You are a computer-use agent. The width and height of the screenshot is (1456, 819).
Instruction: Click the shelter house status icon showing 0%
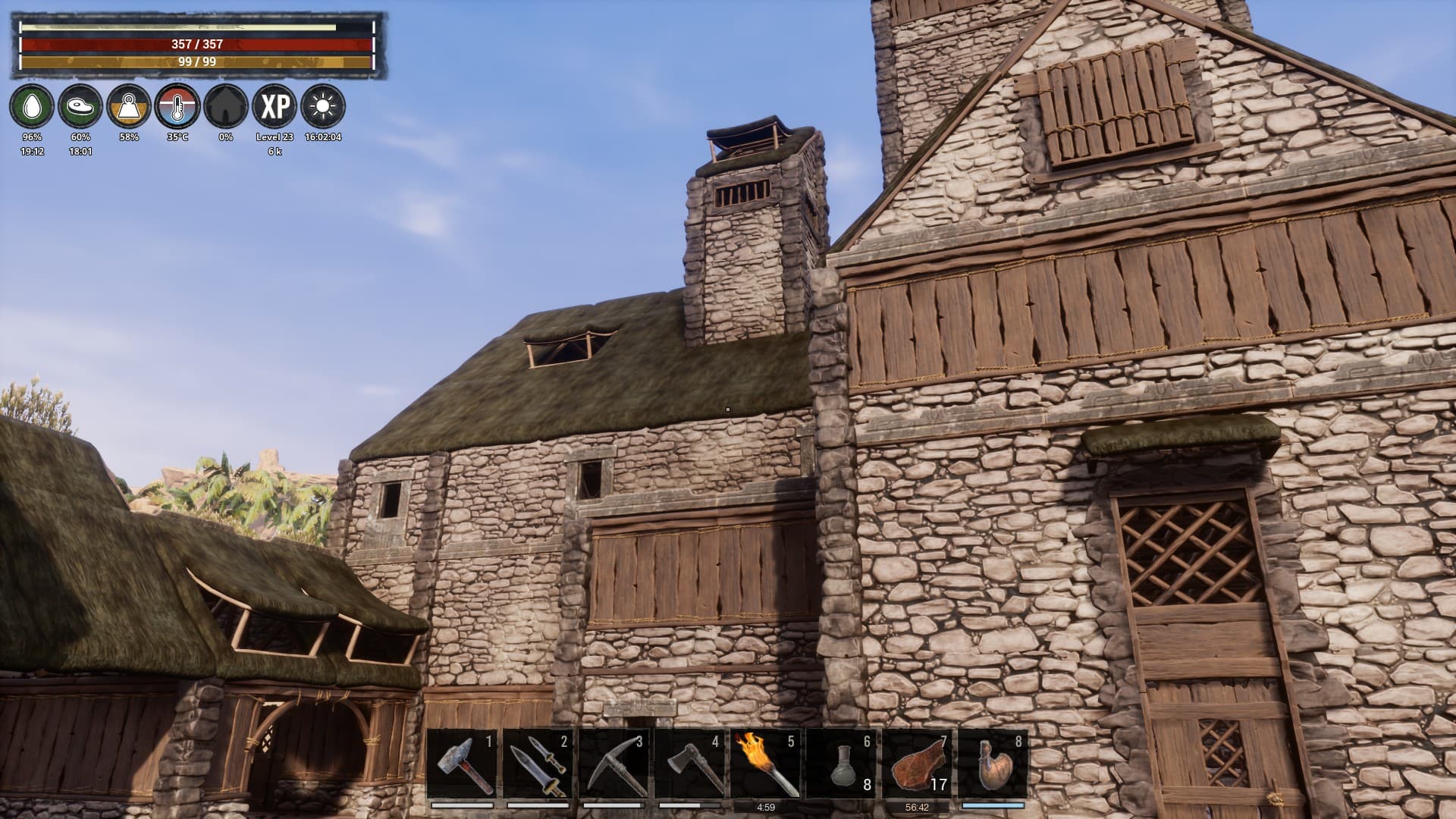pos(225,107)
